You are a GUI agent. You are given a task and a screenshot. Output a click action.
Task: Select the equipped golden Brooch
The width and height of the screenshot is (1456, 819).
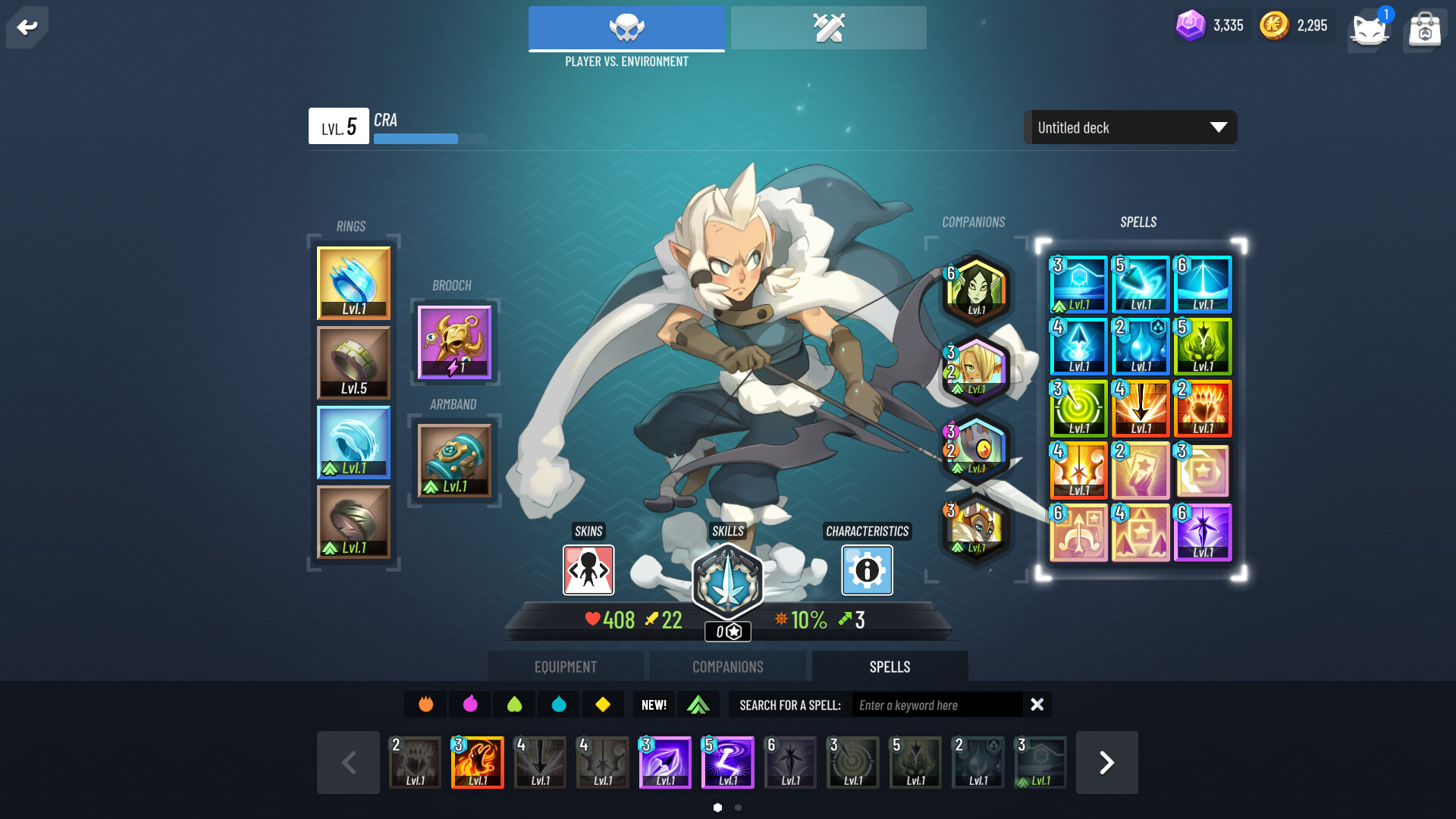pyautogui.click(x=453, y=343)
